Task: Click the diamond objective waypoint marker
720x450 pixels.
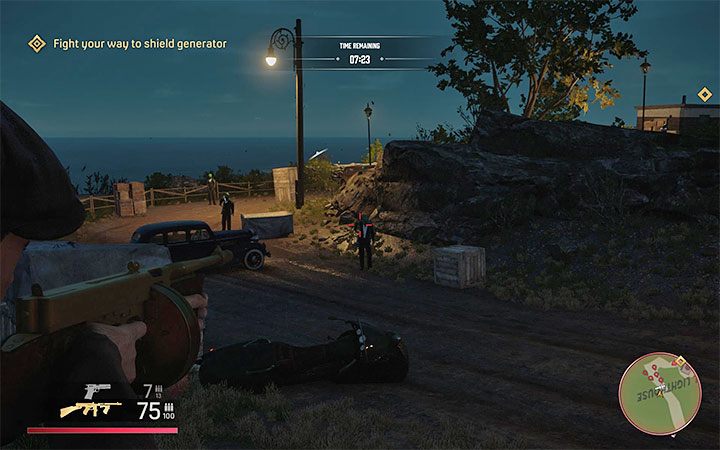Action: [x=704, y=94]
